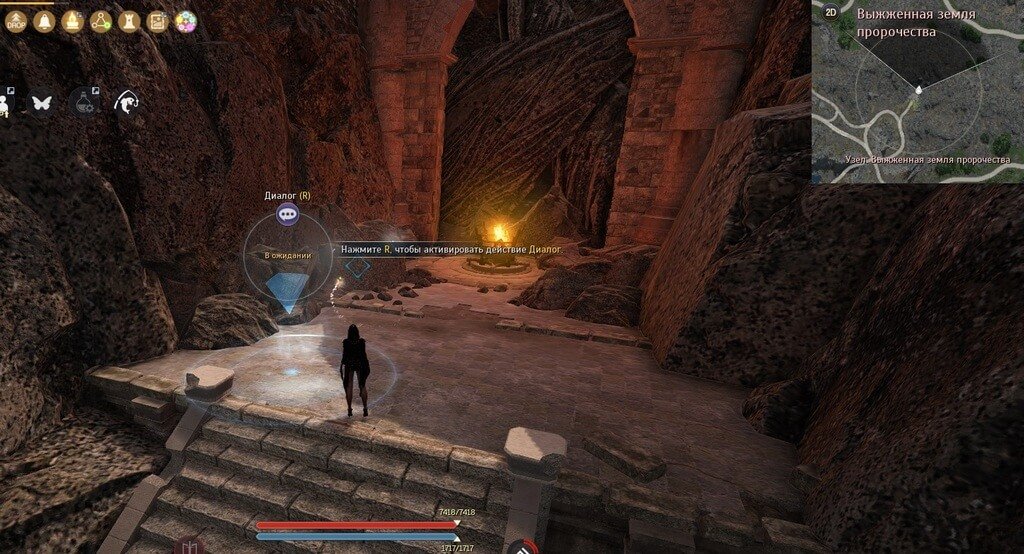Activate the white butterfly icon
This screenshot has width=1024, height=554.
click(x=42, y=101)
